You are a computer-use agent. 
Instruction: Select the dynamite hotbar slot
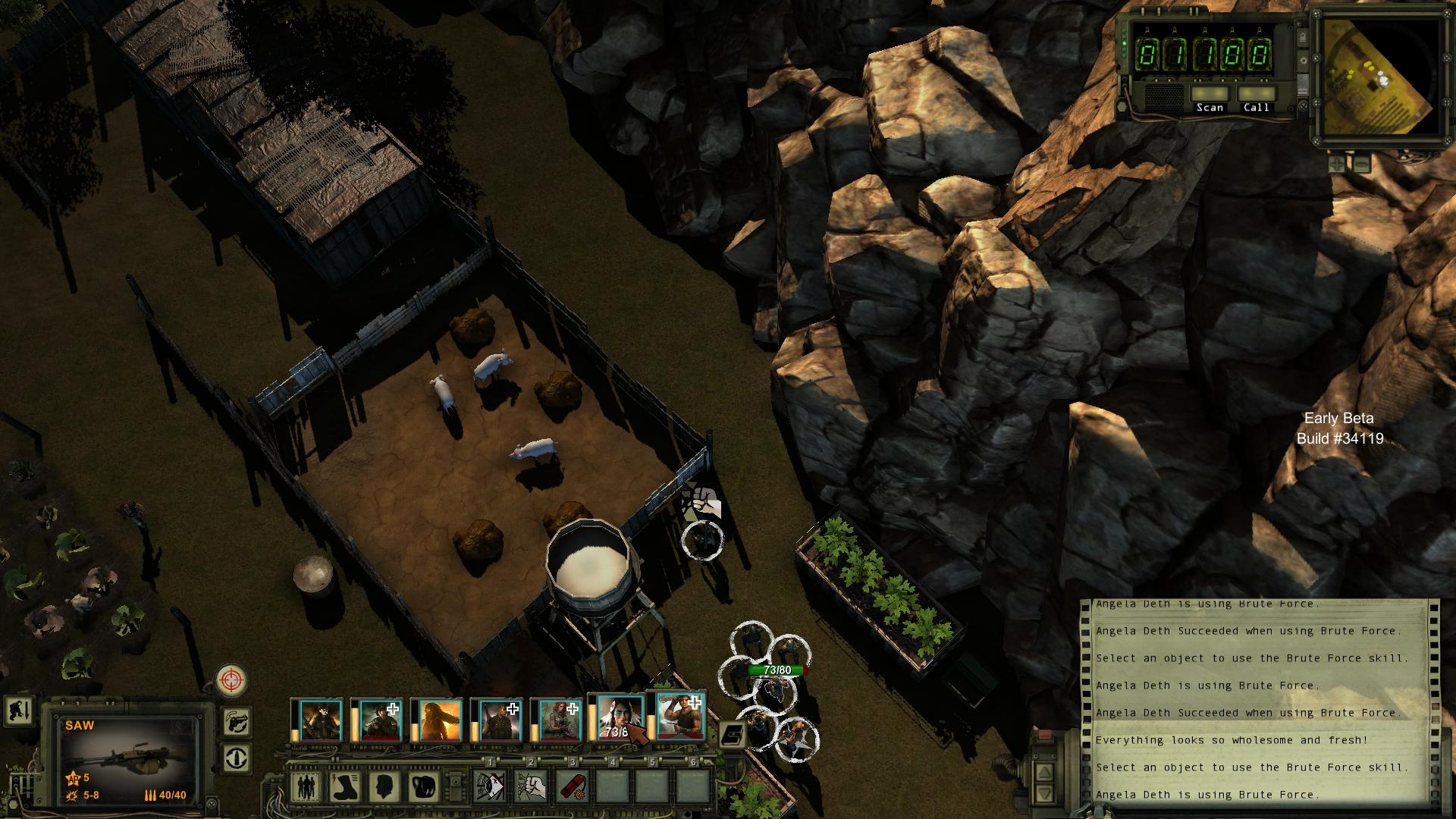tap(573, 786)
